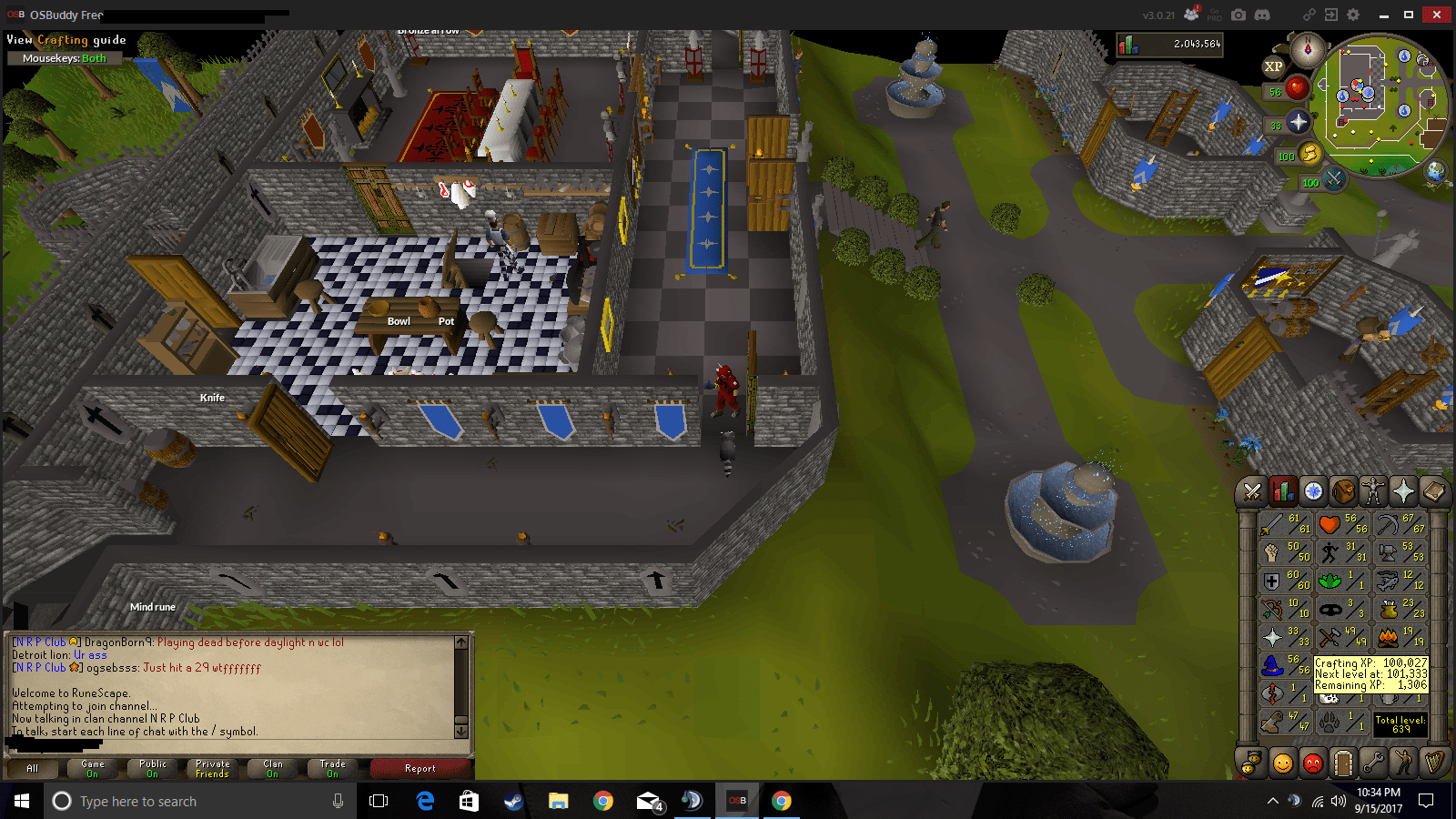Toggle the Public chat filter
Screen dimensions: 1456x819
(x=151, y=769)
